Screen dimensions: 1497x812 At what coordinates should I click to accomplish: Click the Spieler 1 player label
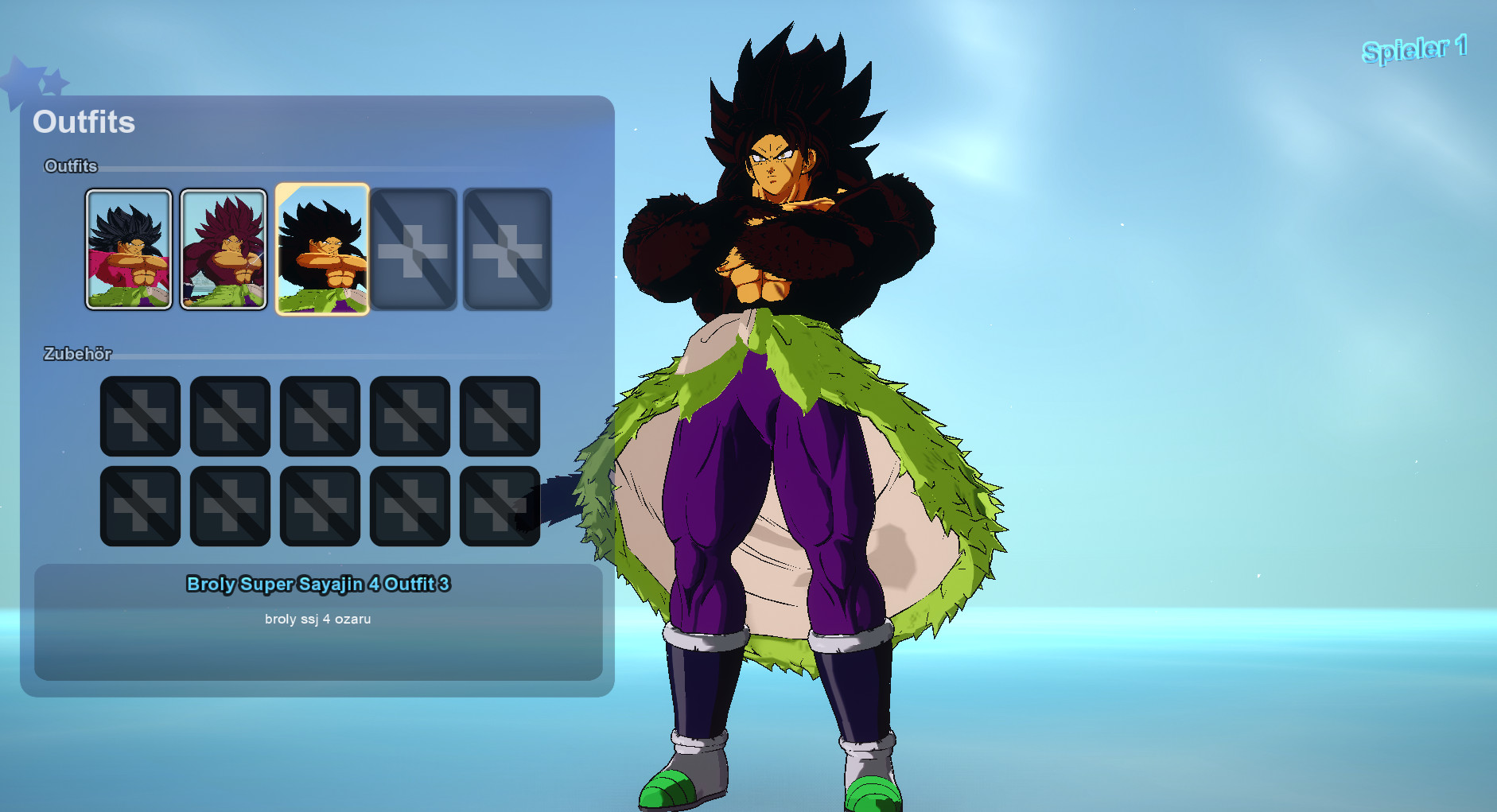(1414, 49)
